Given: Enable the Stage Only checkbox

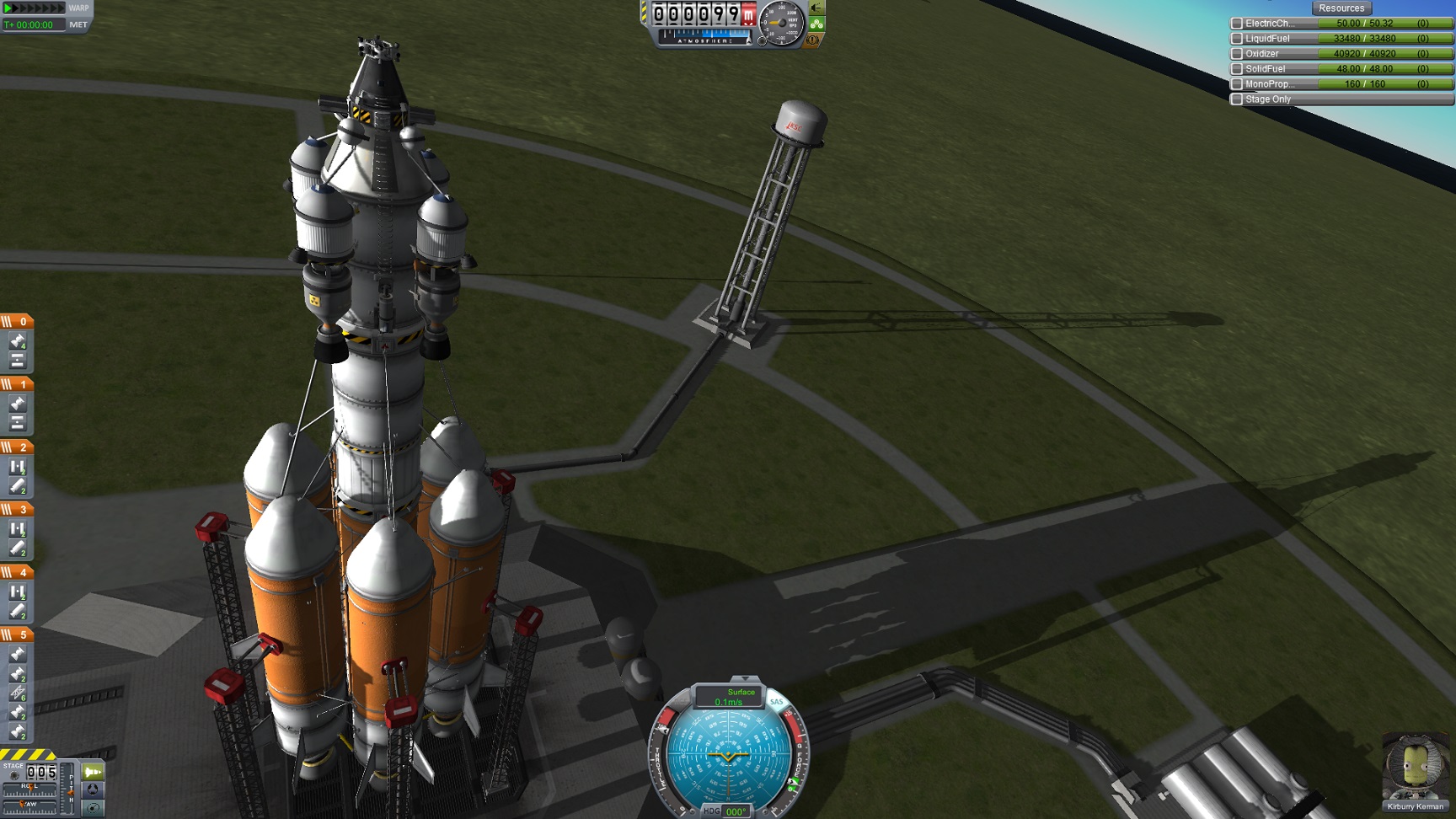Looking at the screenshot, I should [1237, 99].
